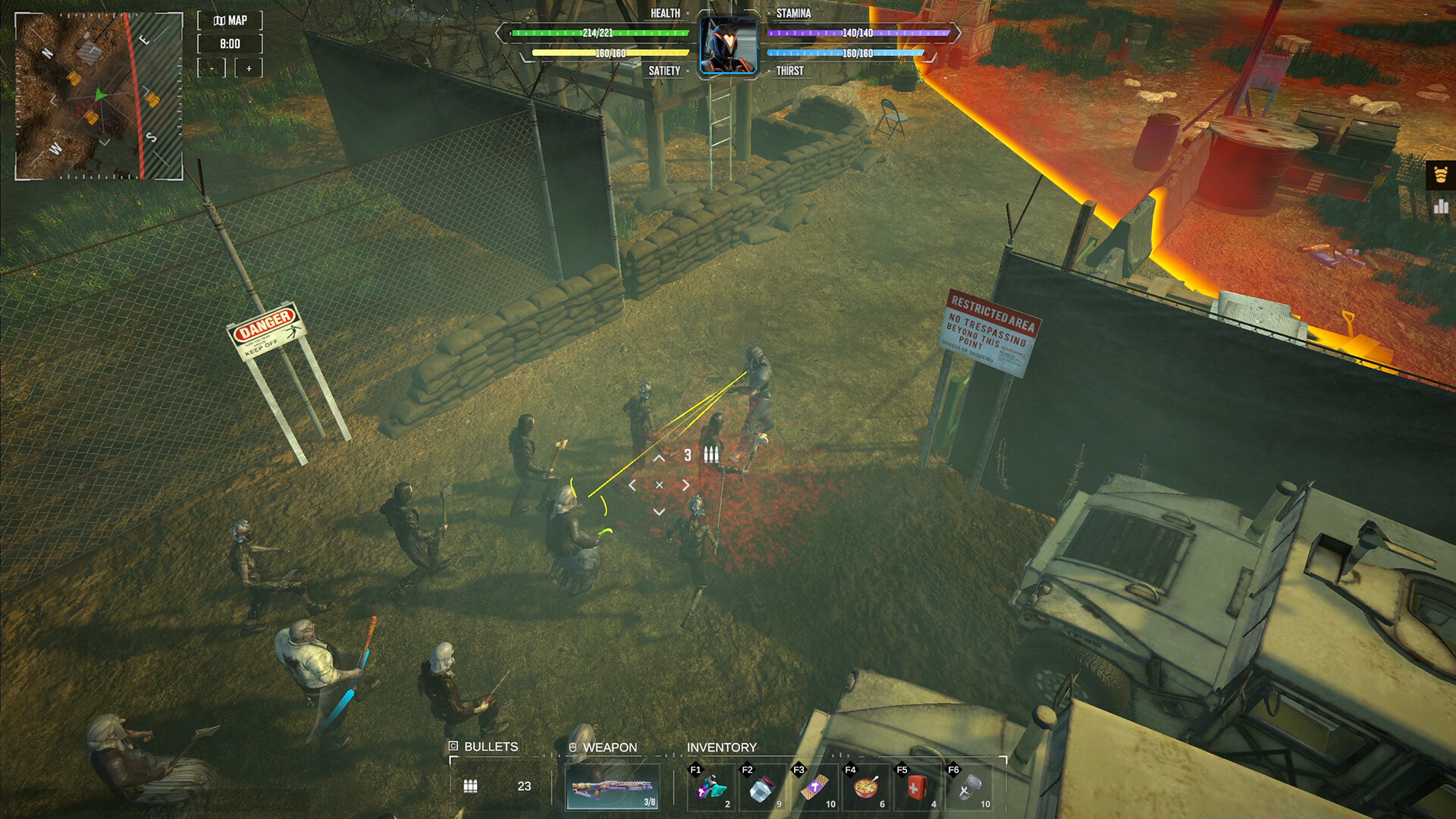Use the F3 bandage item slot
Screen dimensions: 1456x819
(x=814, y=788)
